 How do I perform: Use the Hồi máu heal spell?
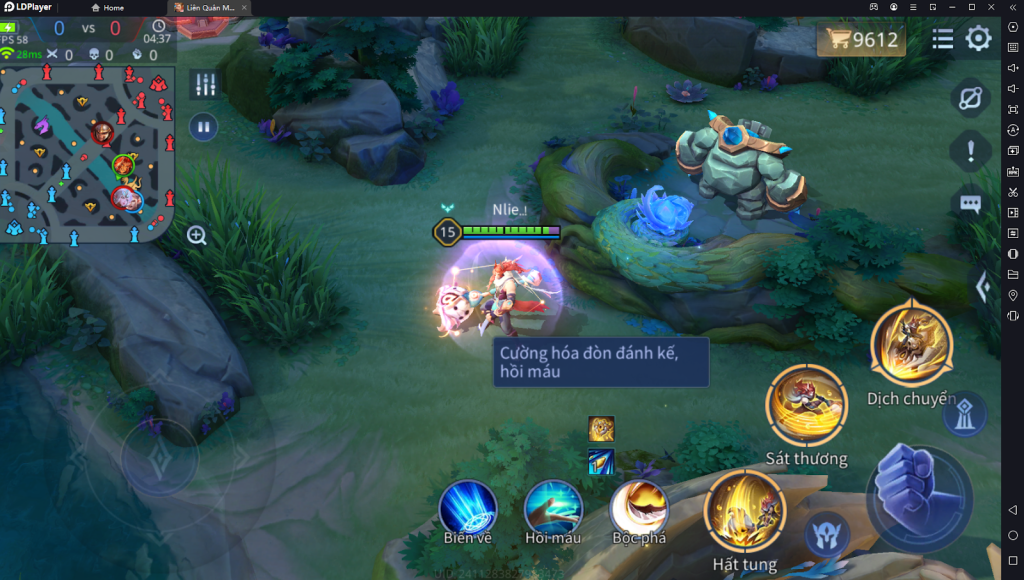553,507
